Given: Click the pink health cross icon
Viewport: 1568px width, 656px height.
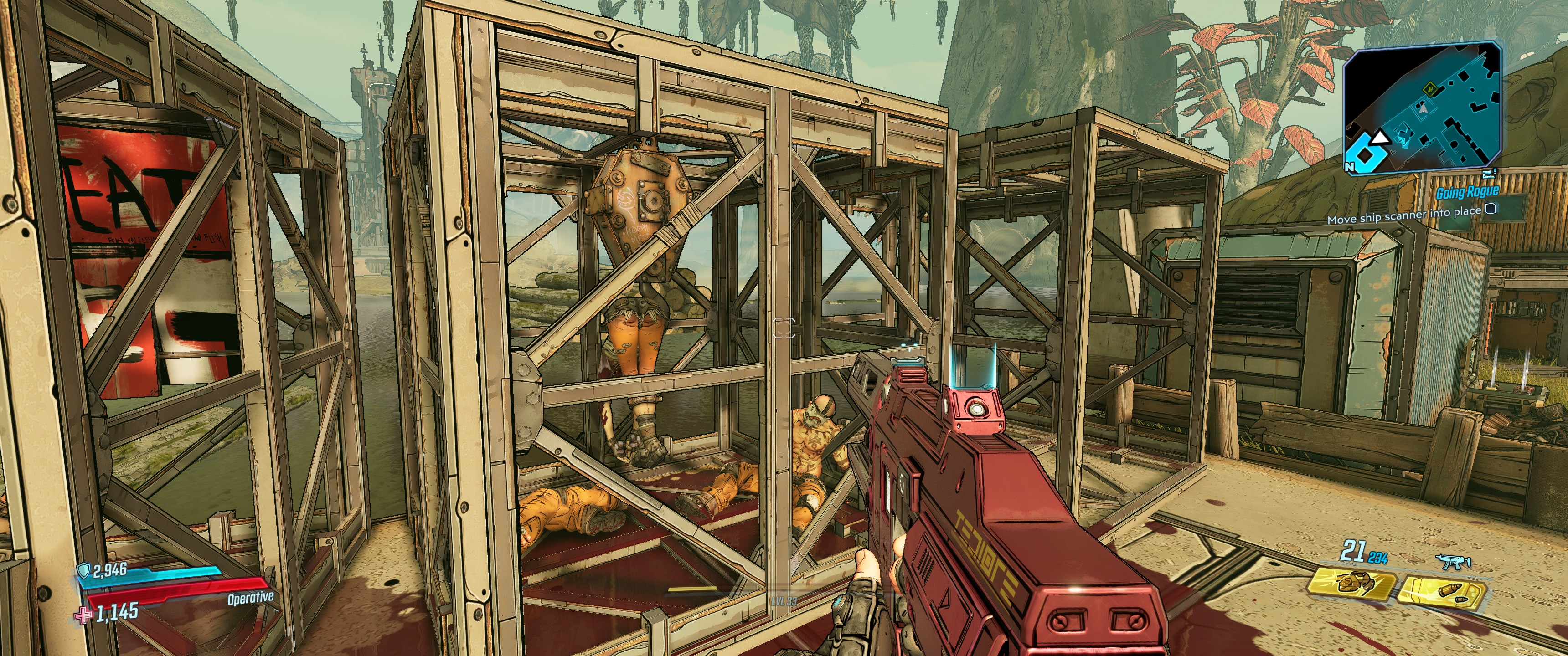Looking at the screenshot, I should coord(83,615).
